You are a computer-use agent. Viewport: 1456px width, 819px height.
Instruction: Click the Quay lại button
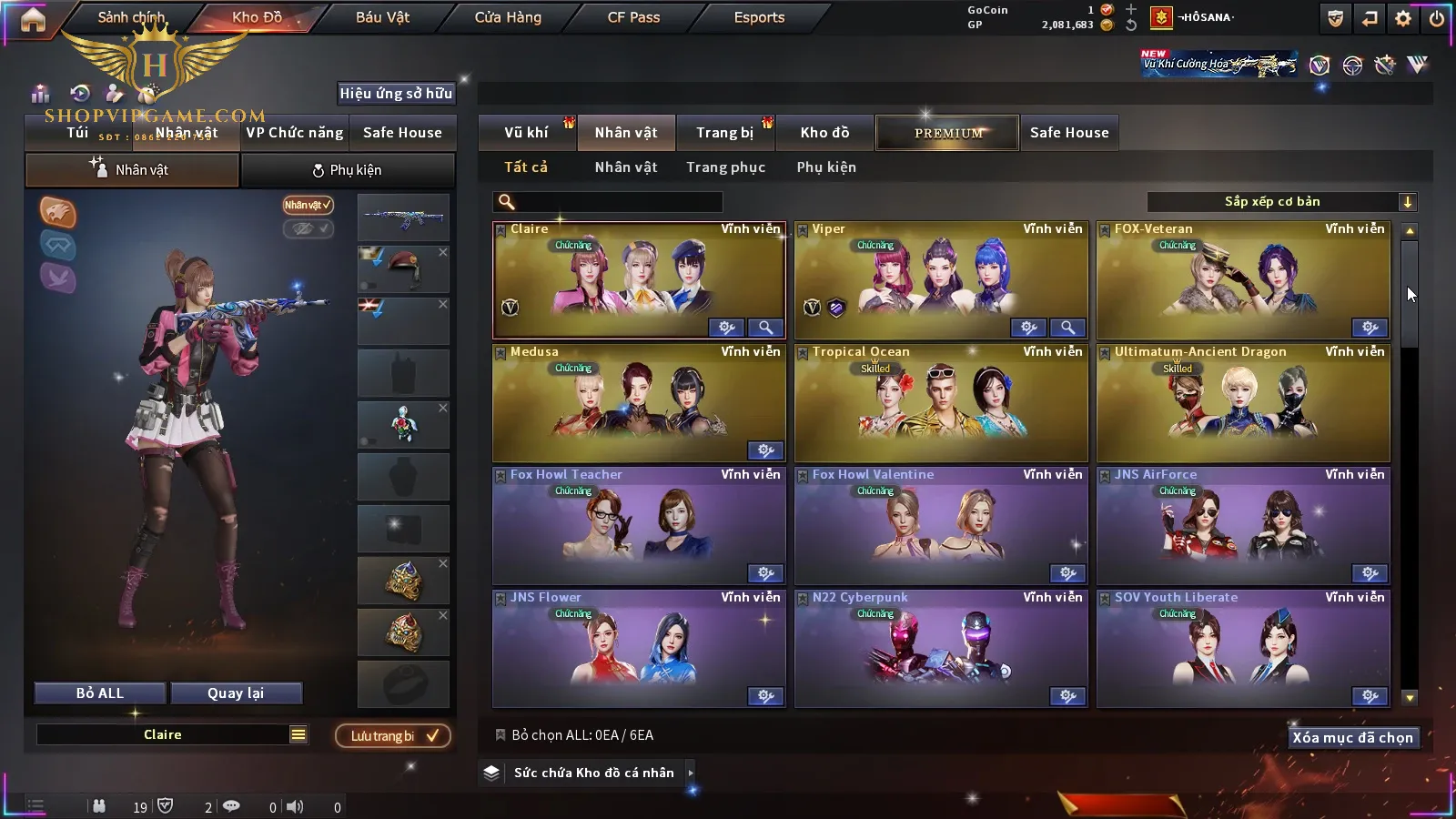tap(236, 693)
